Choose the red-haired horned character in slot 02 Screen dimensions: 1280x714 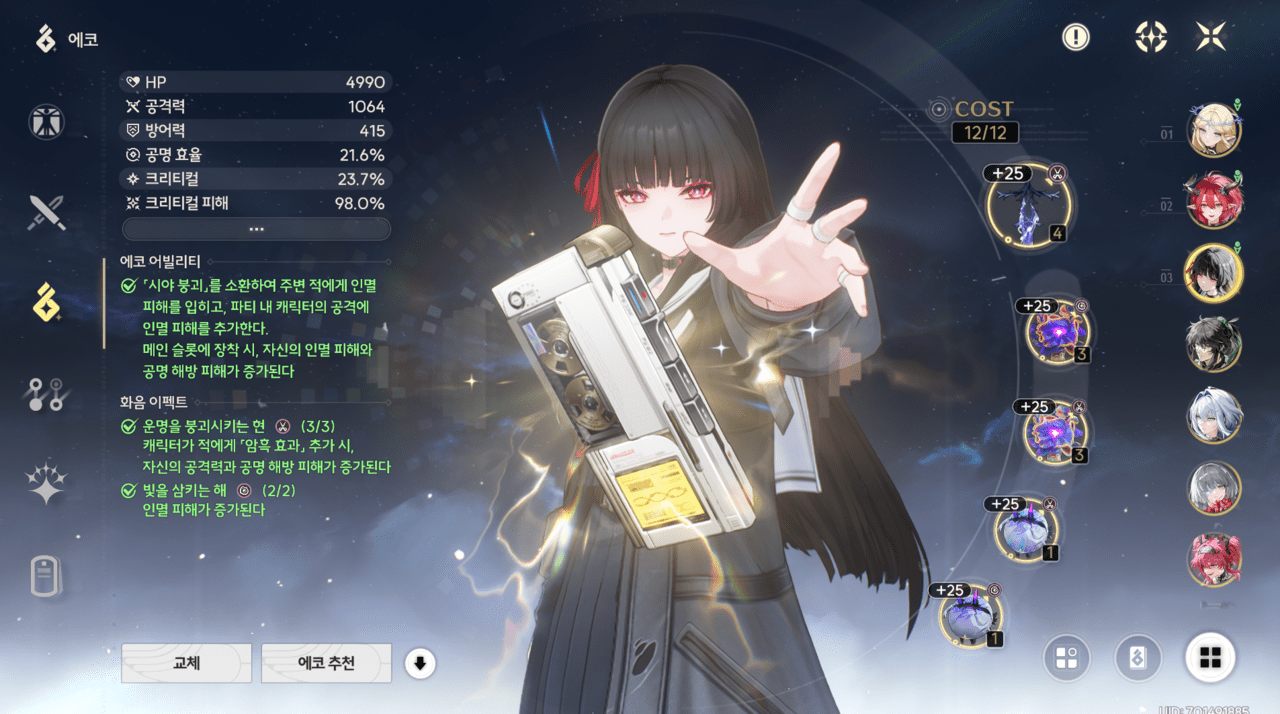click(1214, 200)
